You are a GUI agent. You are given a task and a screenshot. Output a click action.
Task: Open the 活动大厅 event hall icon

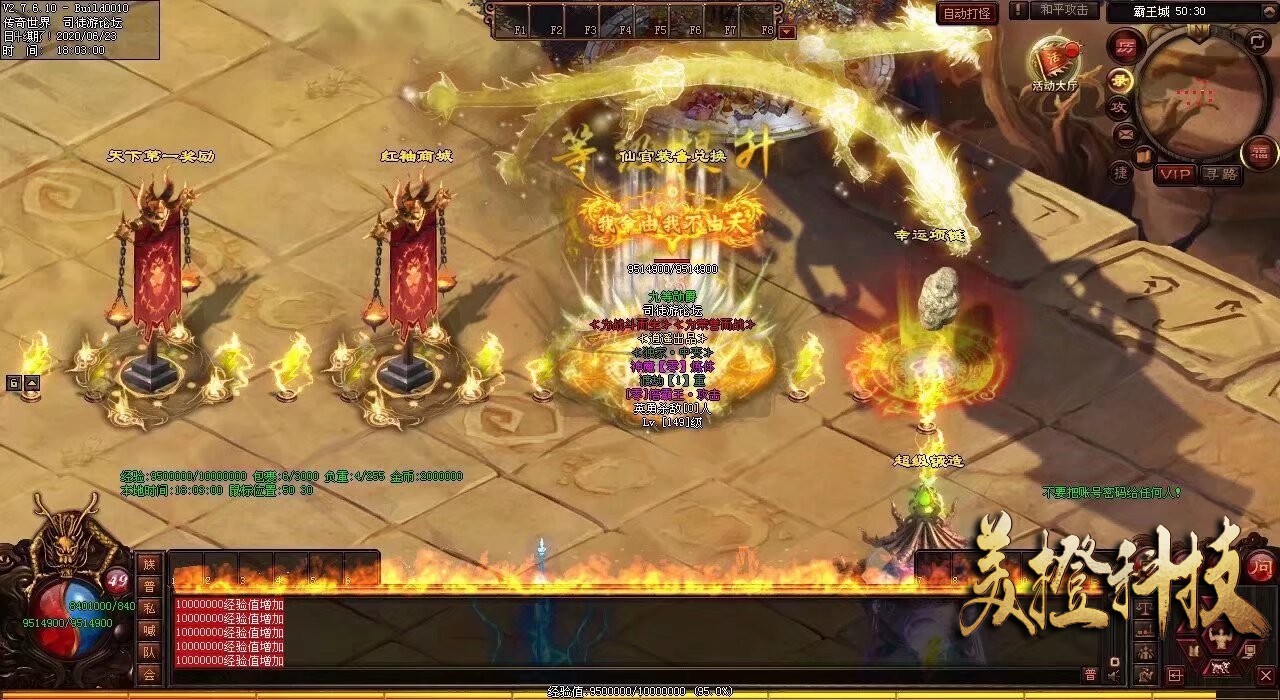point(1055,60)
